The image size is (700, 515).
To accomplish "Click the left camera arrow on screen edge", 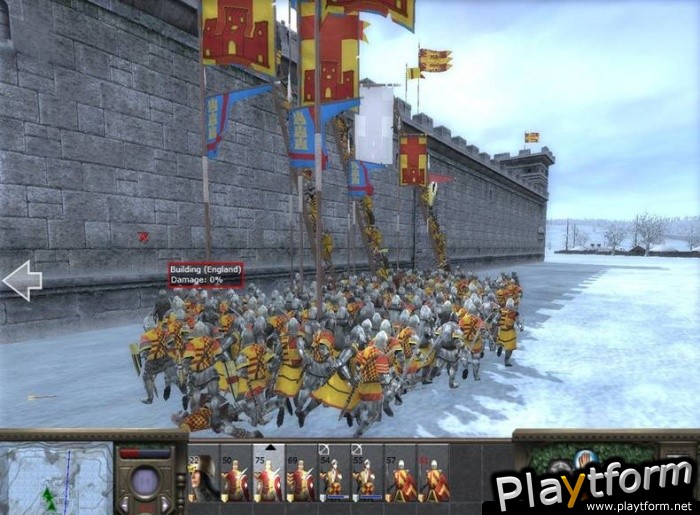I will [22, 281].
